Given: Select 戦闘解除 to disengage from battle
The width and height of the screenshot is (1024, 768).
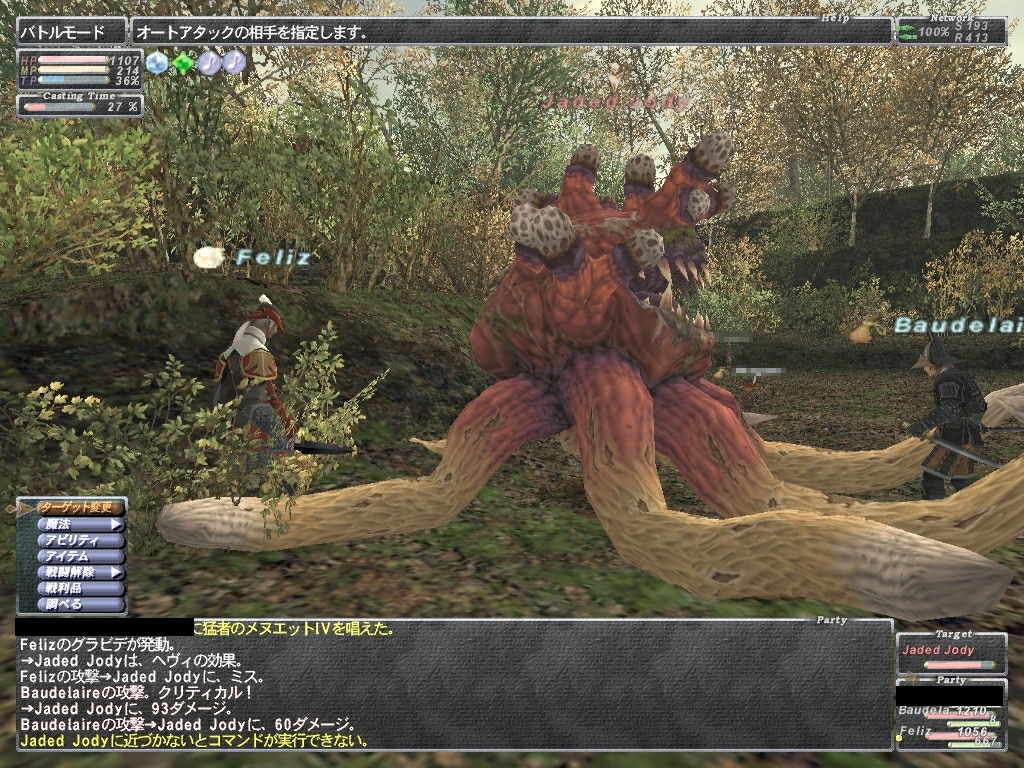Looking at the screenshot, I should click(x=80, y=573).
